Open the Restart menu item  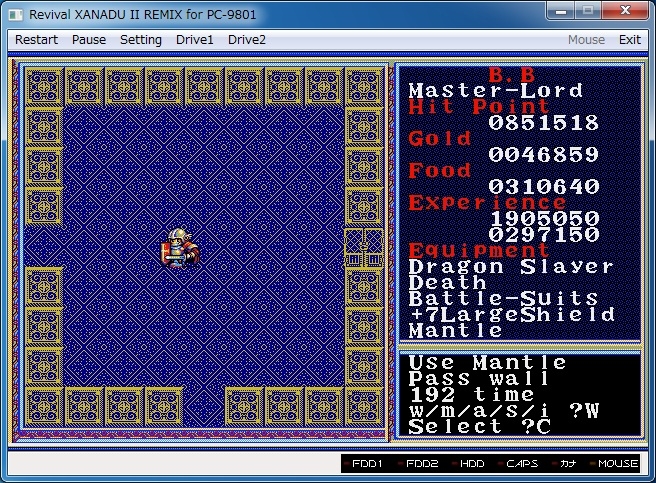[x=36, y=40]
